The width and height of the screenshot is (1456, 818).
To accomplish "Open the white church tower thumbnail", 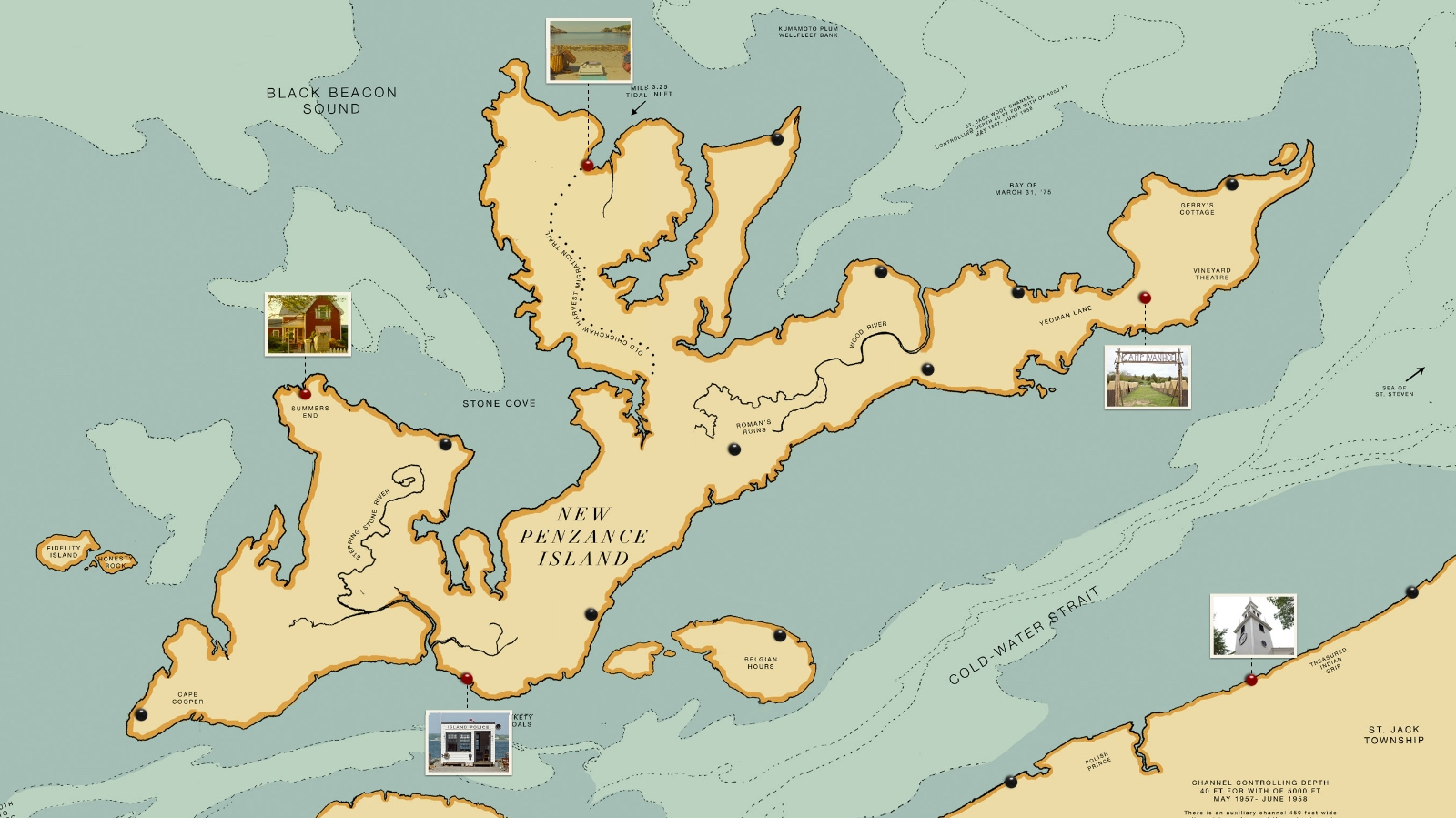I will point(1253,626).
